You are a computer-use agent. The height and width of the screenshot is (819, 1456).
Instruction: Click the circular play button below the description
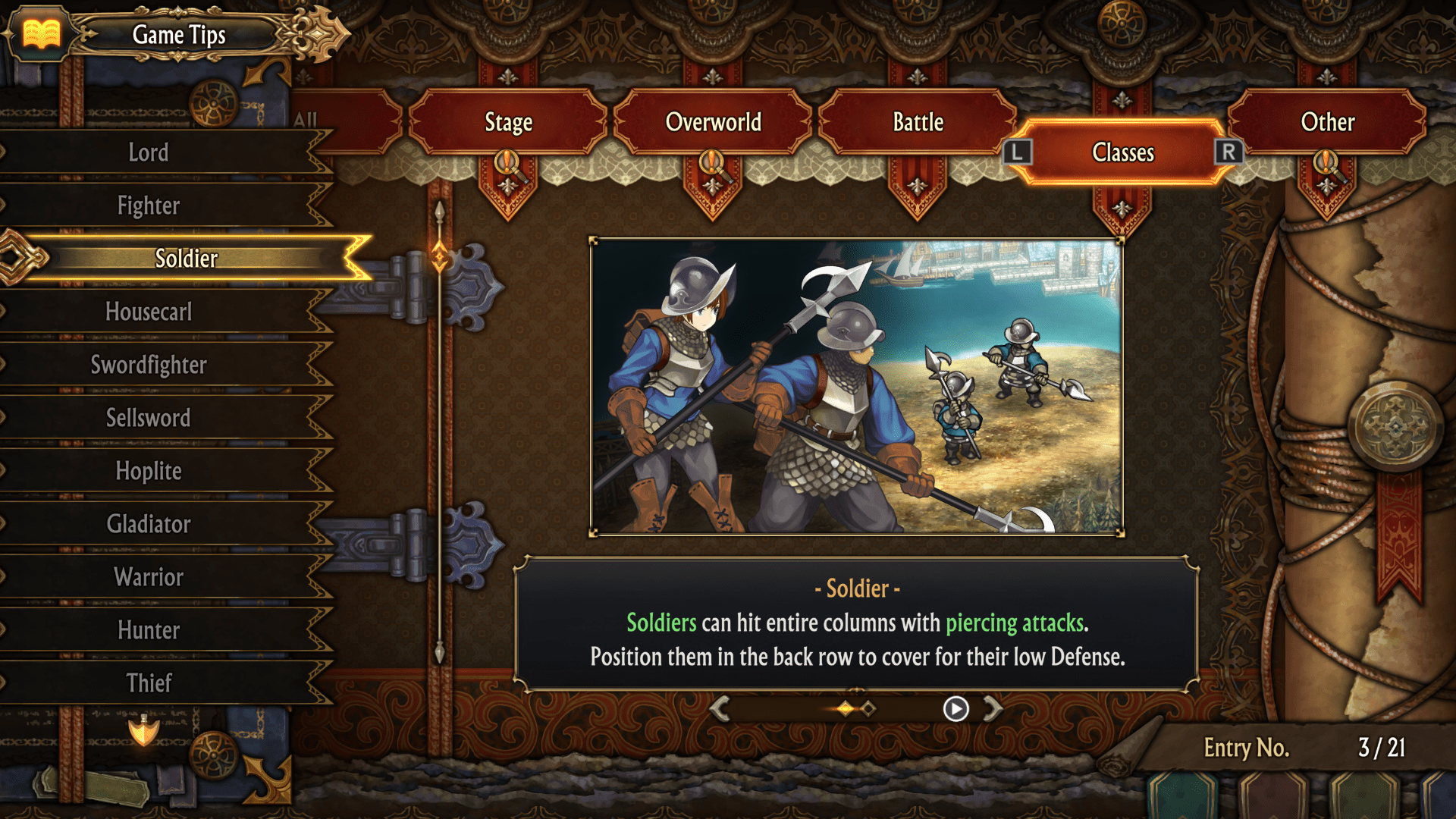tap(955, 708)
